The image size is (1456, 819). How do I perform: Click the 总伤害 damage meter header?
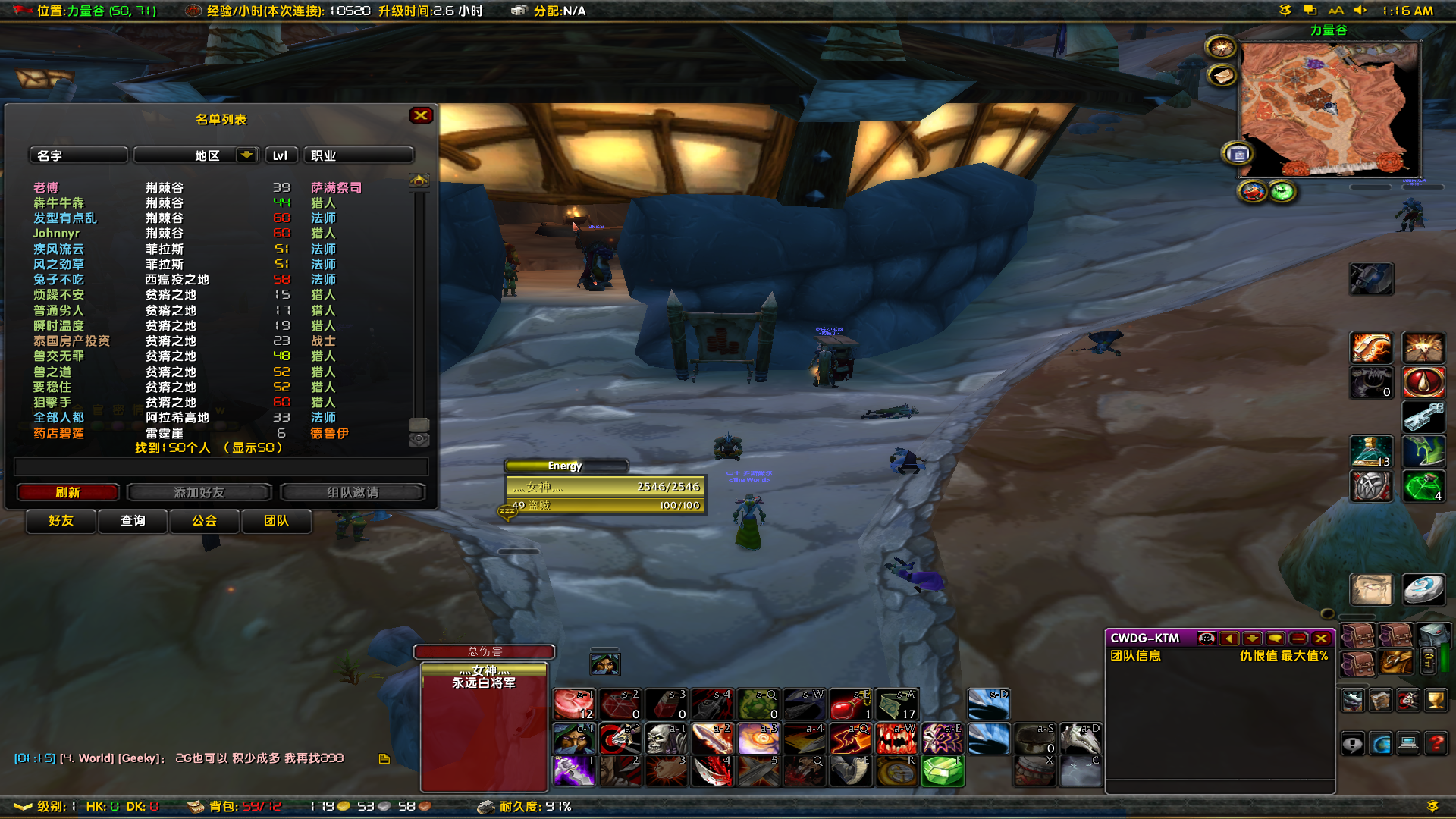pyautogui.click(x=485, y=651)
